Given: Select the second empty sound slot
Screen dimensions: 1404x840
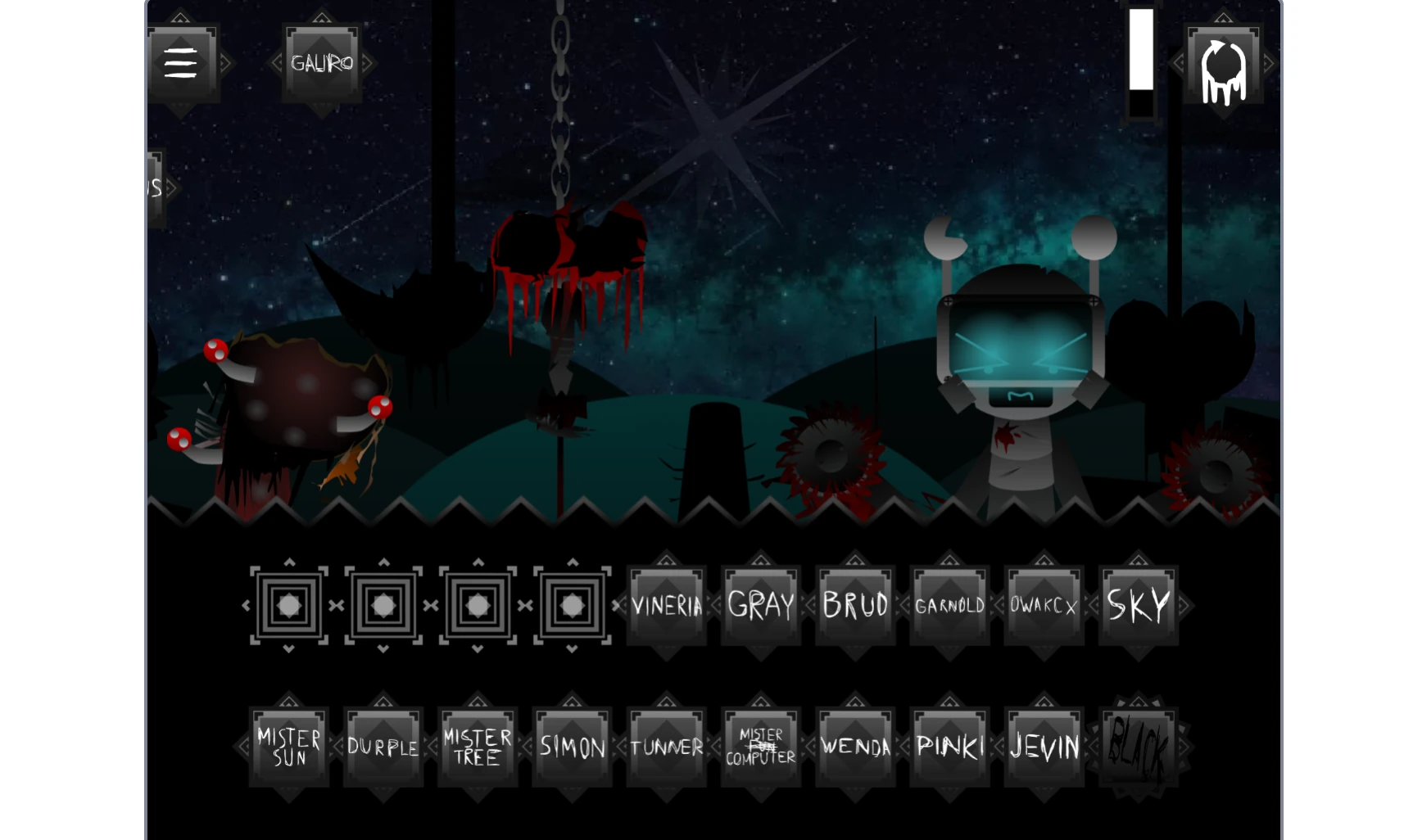Looking at the screenshot, I should click(383, 605).
